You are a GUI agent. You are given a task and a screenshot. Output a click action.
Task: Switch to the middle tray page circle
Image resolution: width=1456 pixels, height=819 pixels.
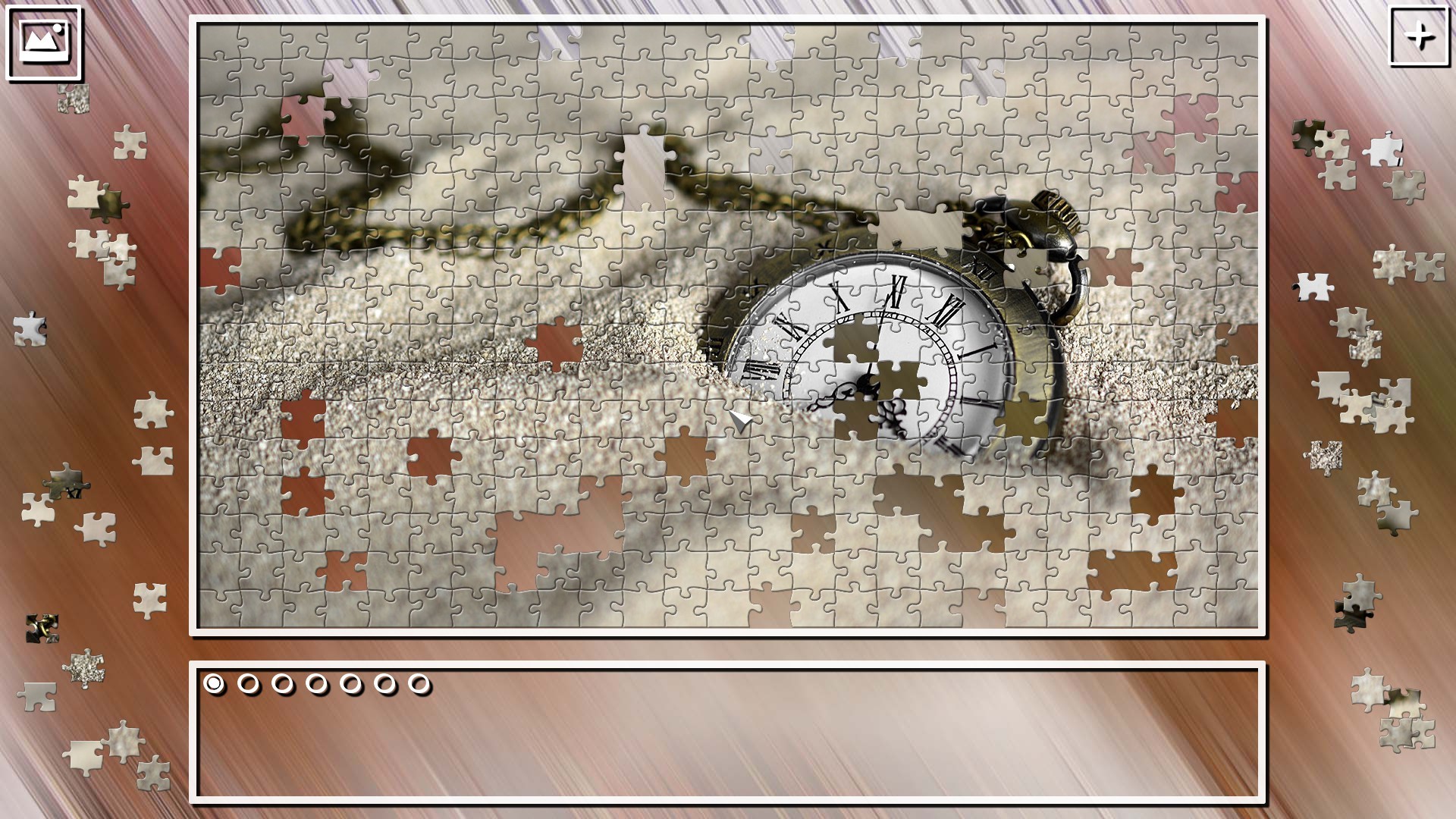(315, 683)
